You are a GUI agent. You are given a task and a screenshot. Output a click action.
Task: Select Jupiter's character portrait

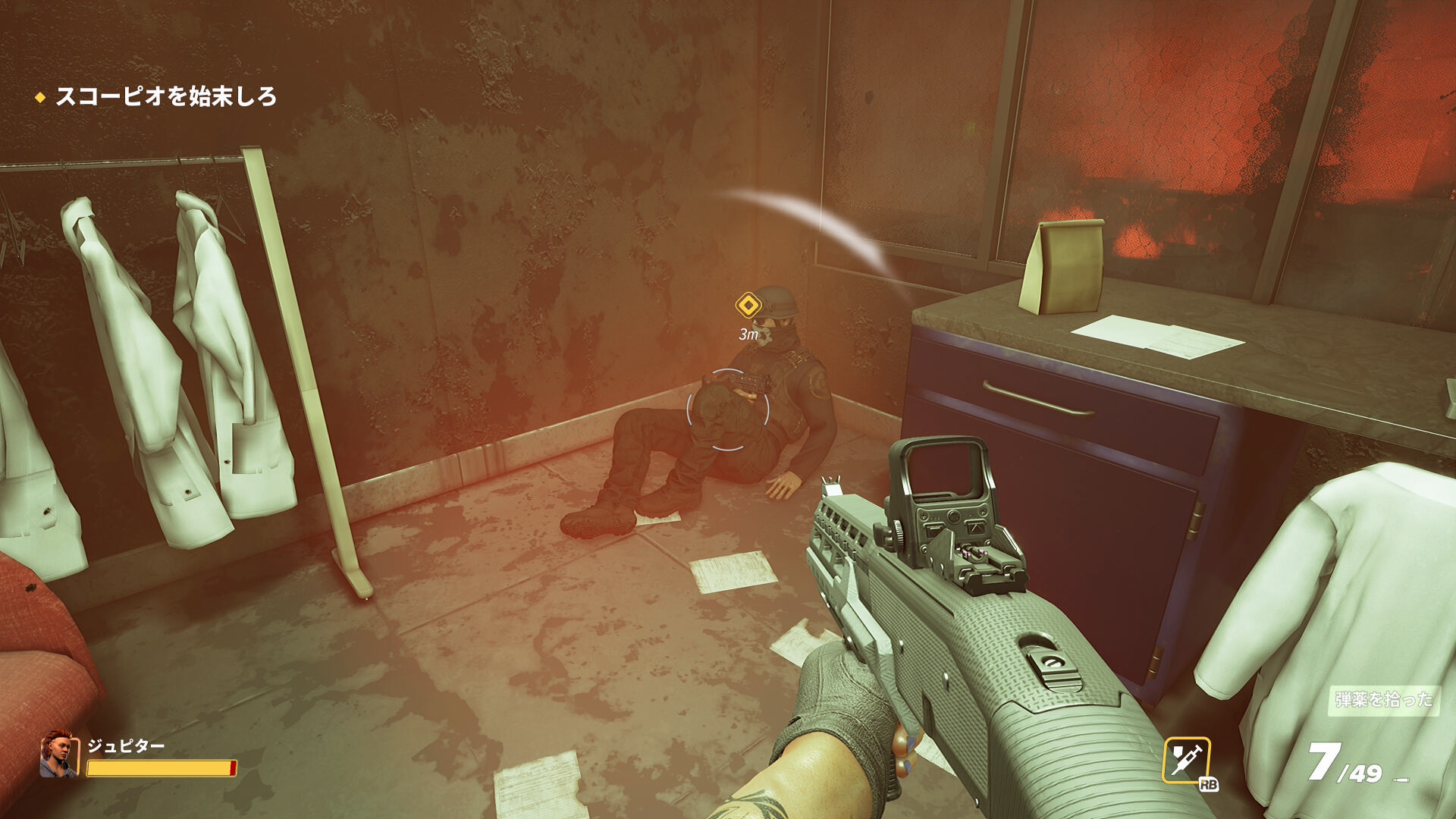pyautogui.click(x=59, y=754)
